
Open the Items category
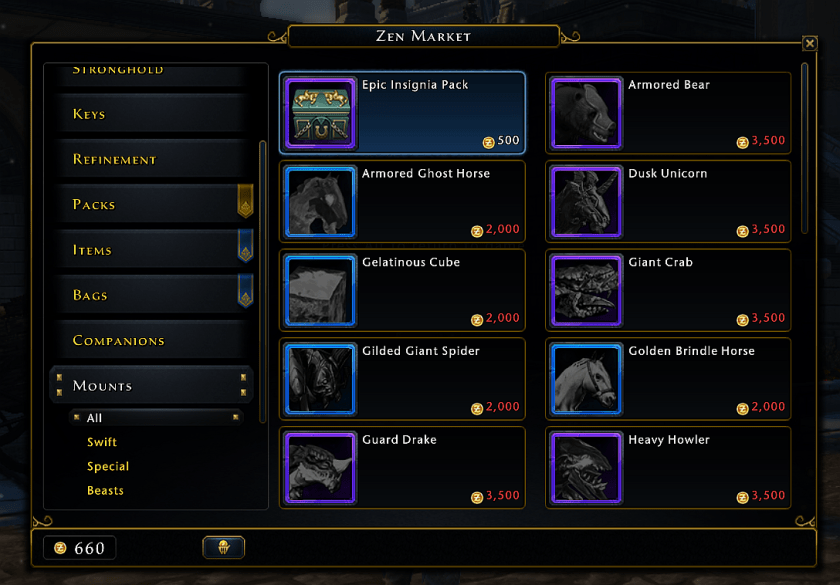(150, 250)
